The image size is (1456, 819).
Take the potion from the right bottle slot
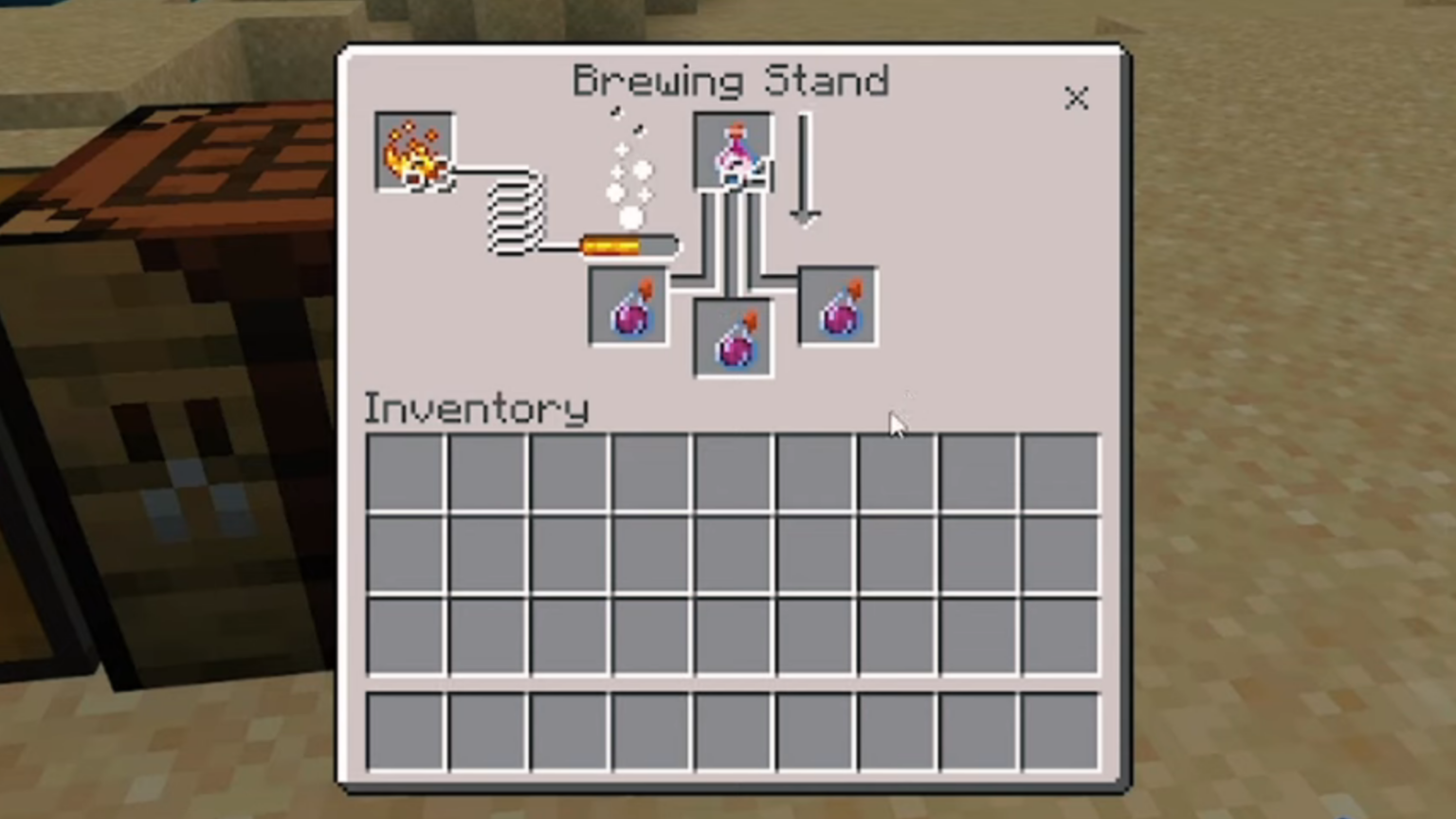click(838, 303)
